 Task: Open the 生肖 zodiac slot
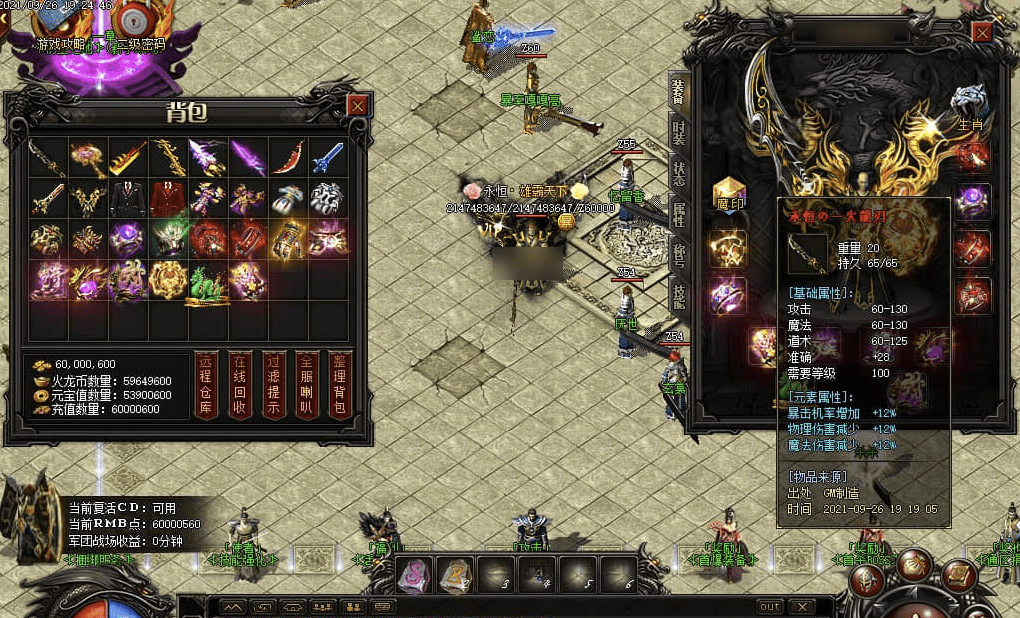[x=969, y=103]
